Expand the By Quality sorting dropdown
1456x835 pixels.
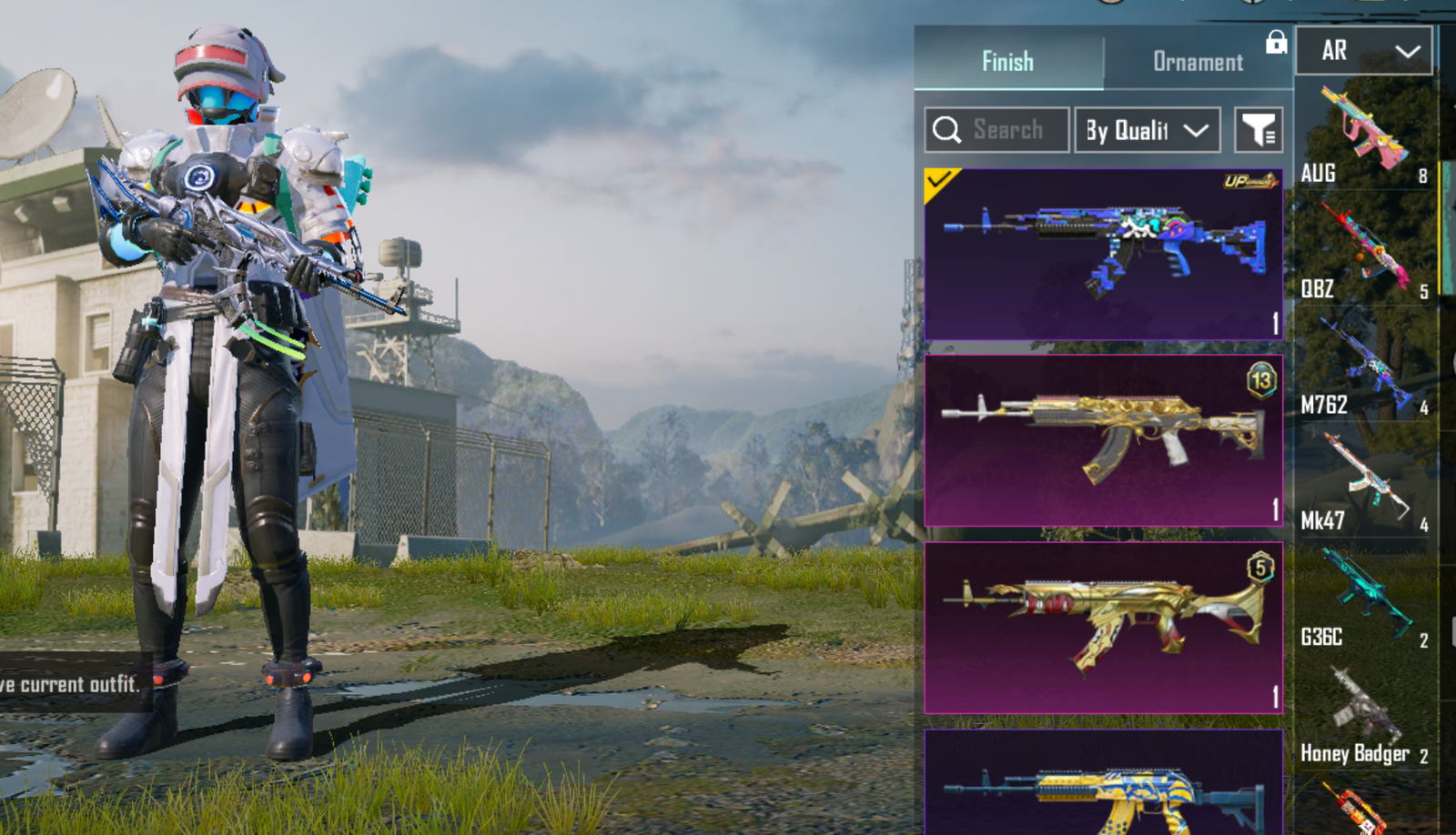point(1147,129)
